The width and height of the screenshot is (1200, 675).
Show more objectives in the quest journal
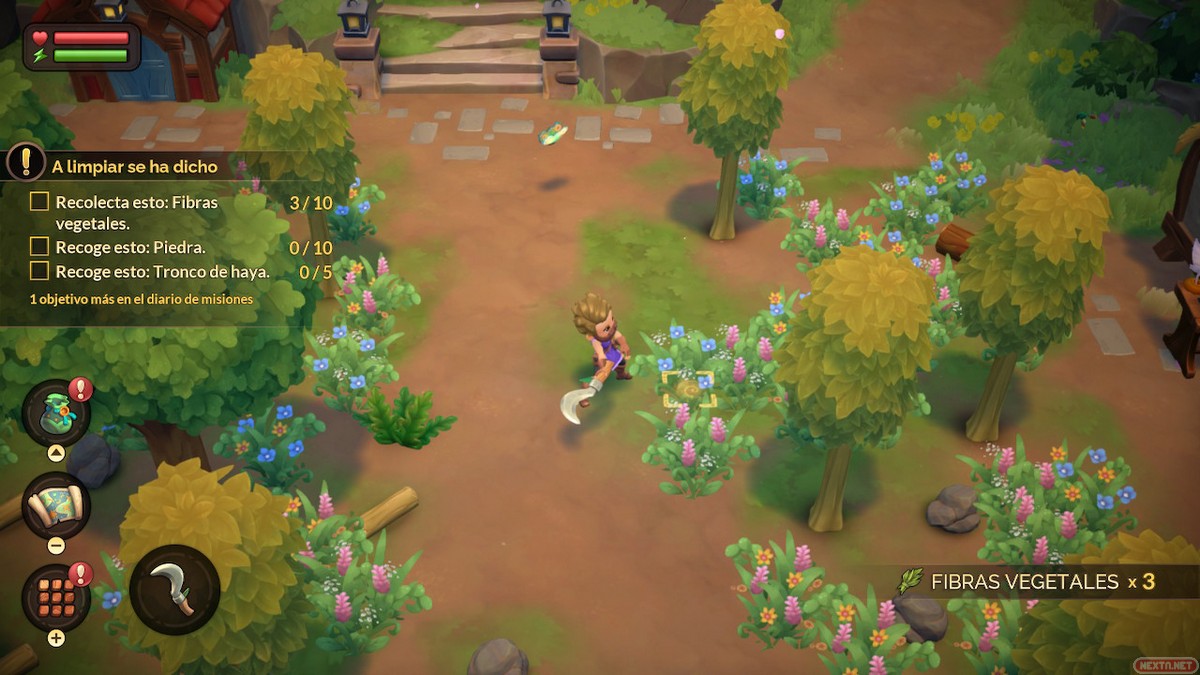[x=141, y=298]
